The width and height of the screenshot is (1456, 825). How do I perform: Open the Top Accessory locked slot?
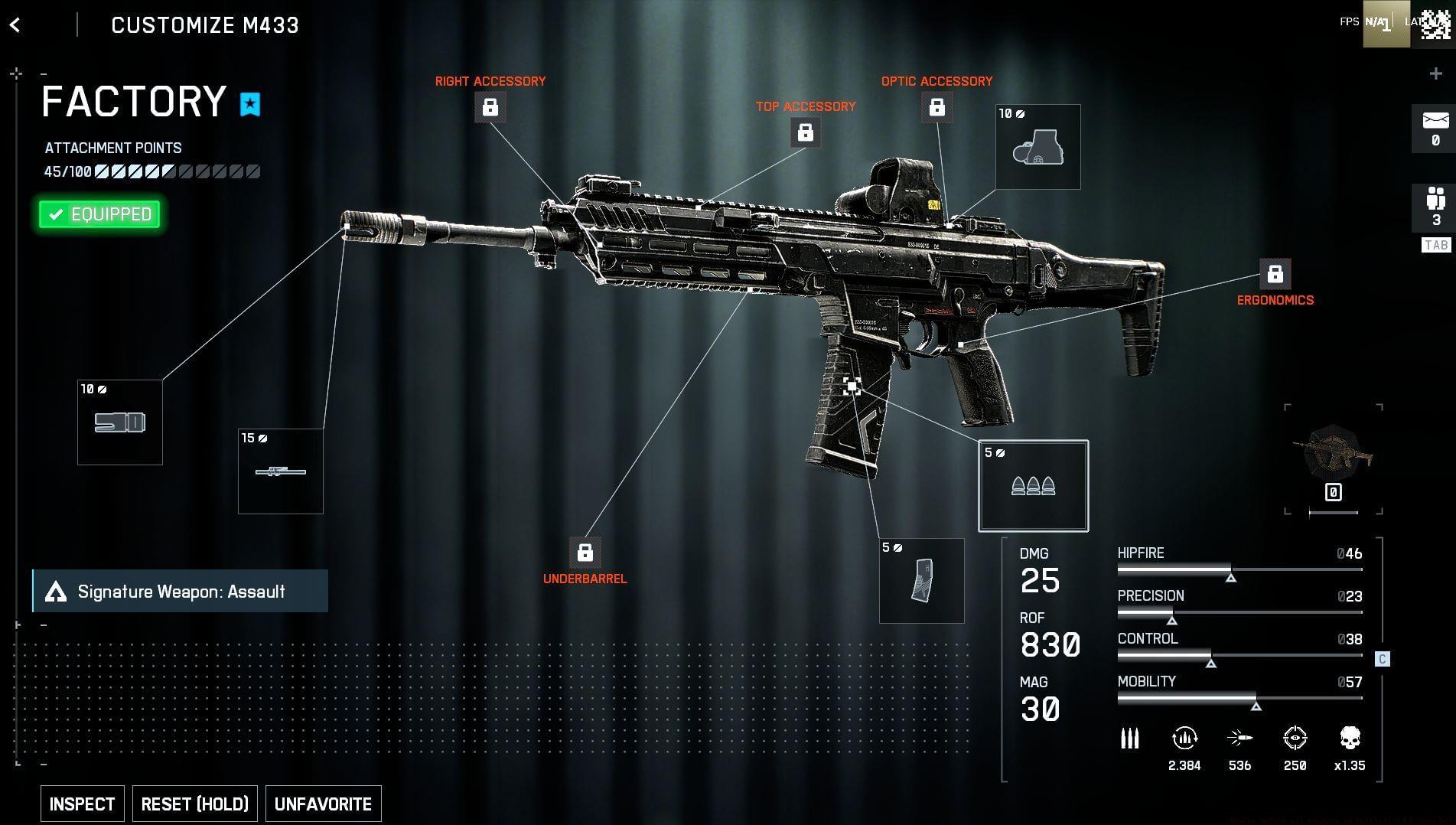click(805, 132)
